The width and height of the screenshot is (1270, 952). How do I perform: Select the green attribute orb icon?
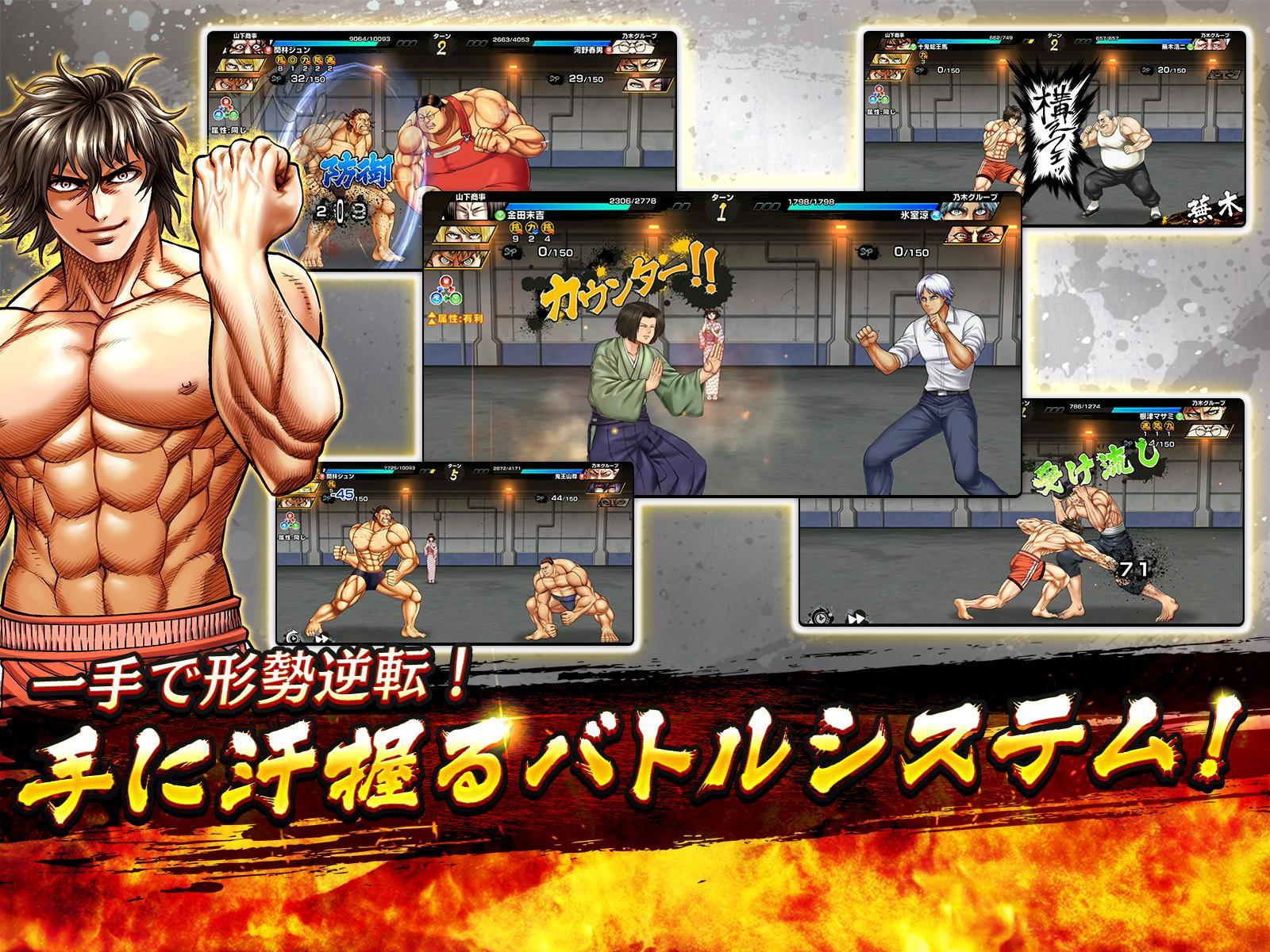[x=454, y=299]
